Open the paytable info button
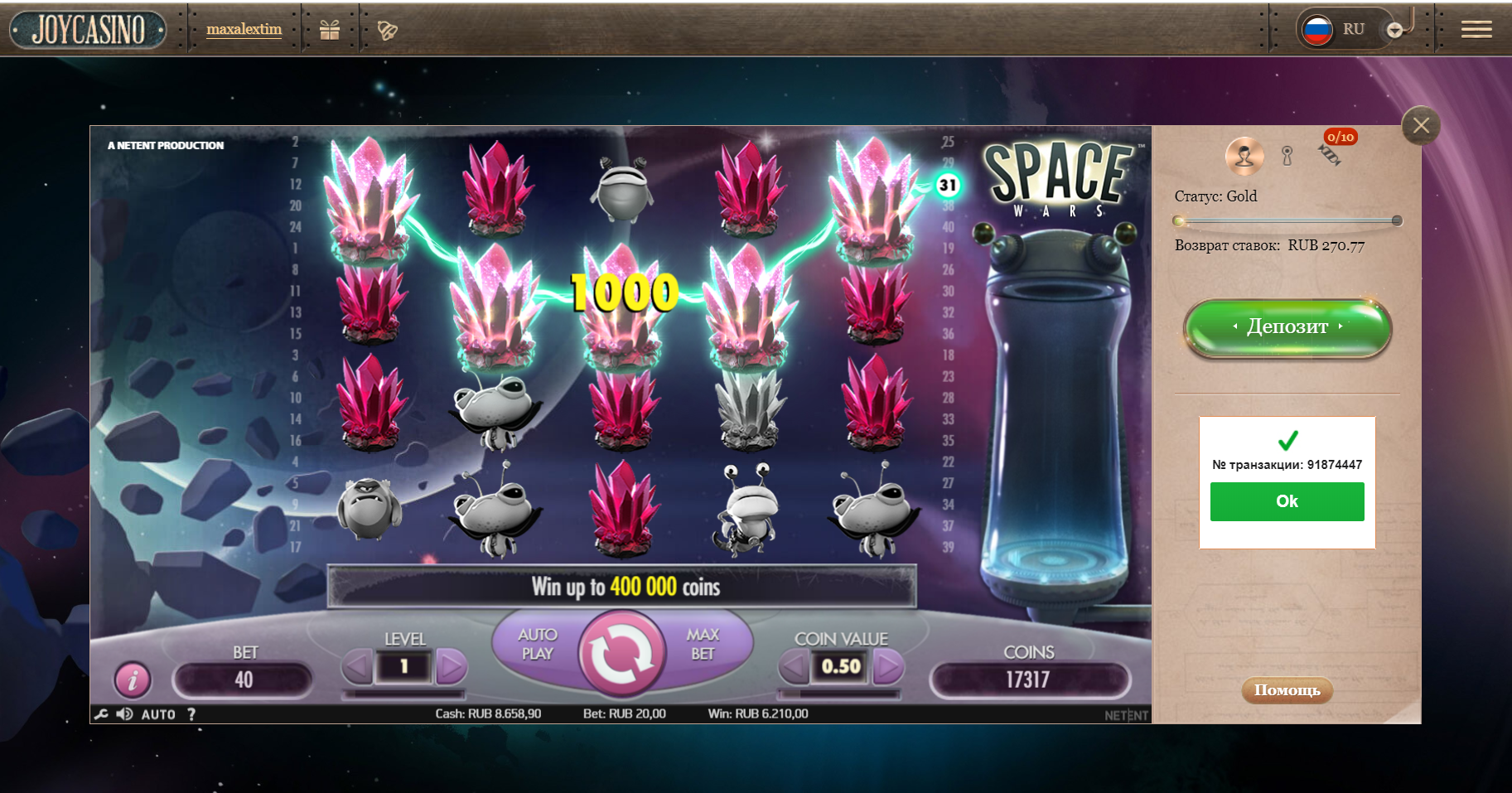Viewport: 1512px width, 793px height. pos(133,680)
